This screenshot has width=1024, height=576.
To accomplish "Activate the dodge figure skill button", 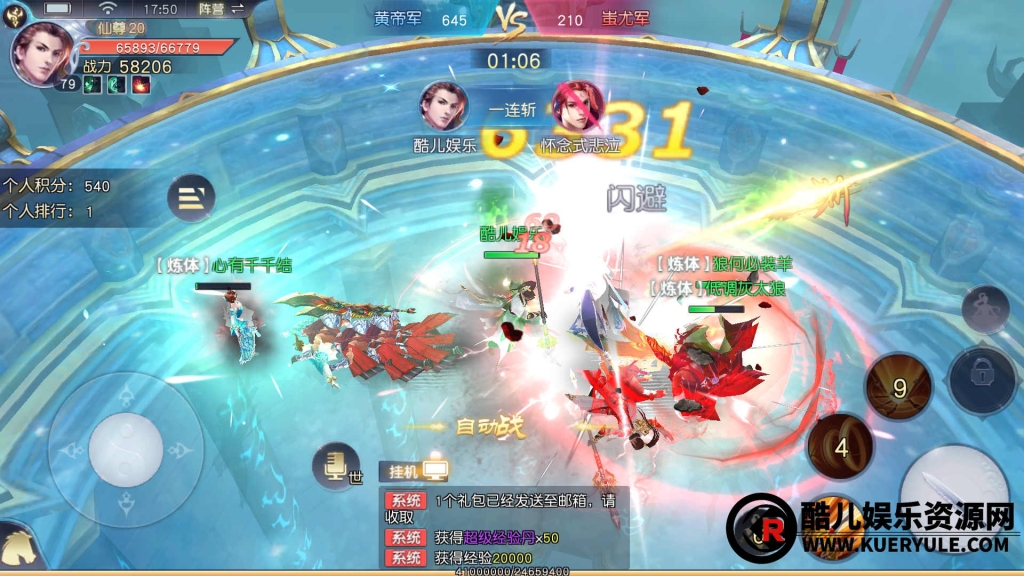I will point(985,309).
